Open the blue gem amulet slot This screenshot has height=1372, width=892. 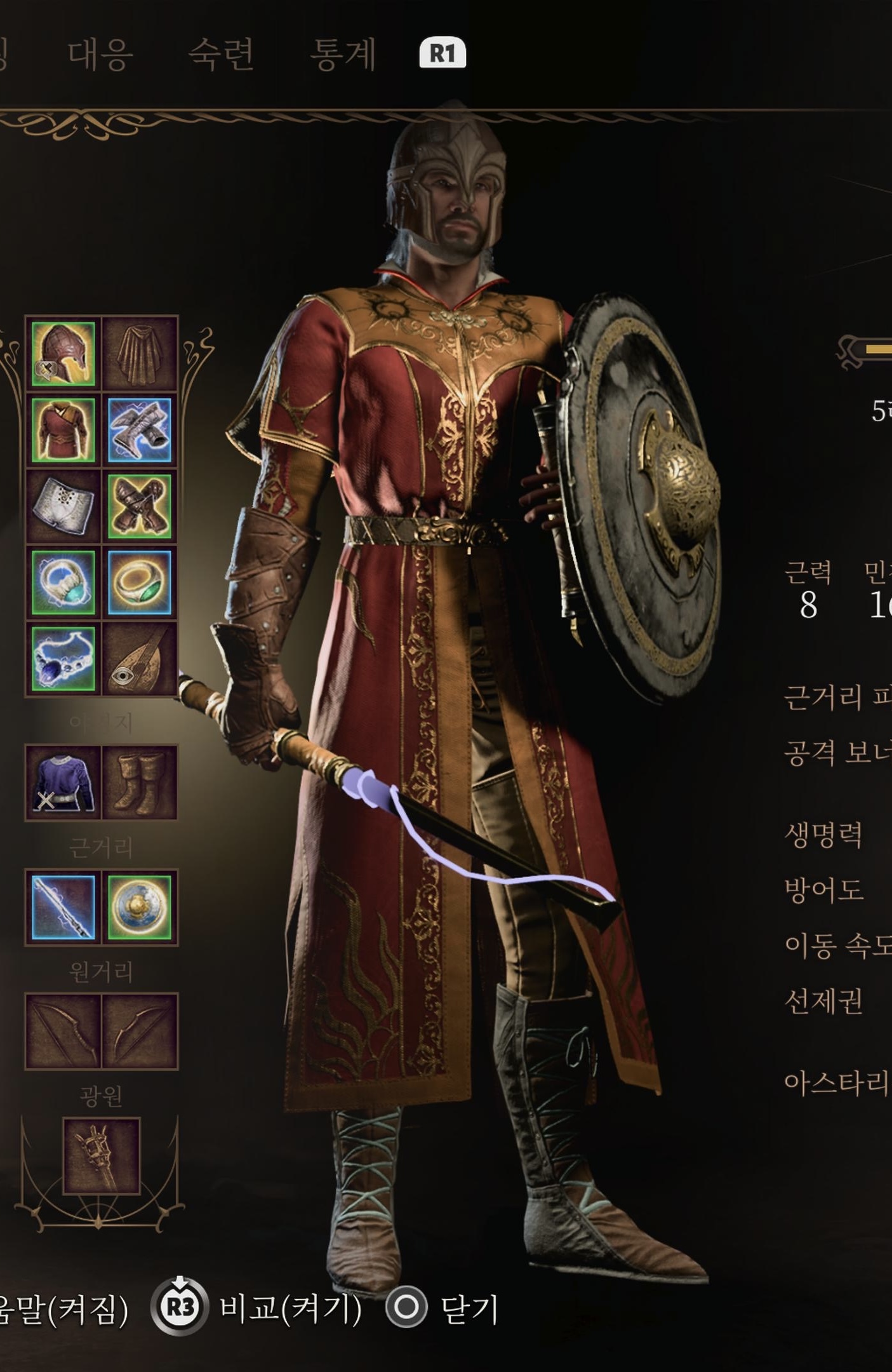click(x=63, y=659)
